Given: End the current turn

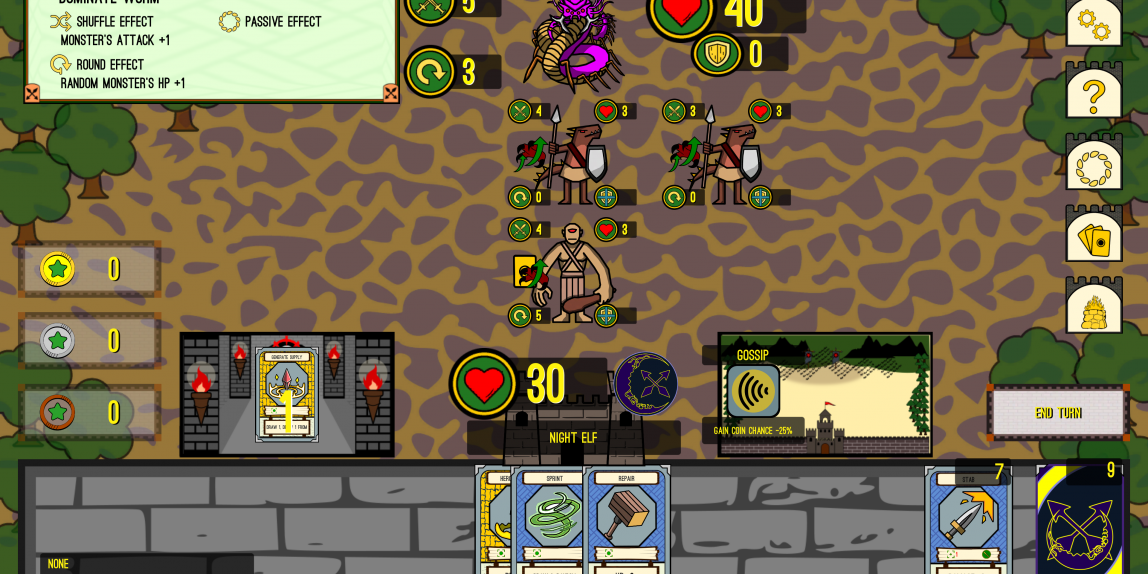Looking at the screenshot, I should click(x=1057, y=413).
